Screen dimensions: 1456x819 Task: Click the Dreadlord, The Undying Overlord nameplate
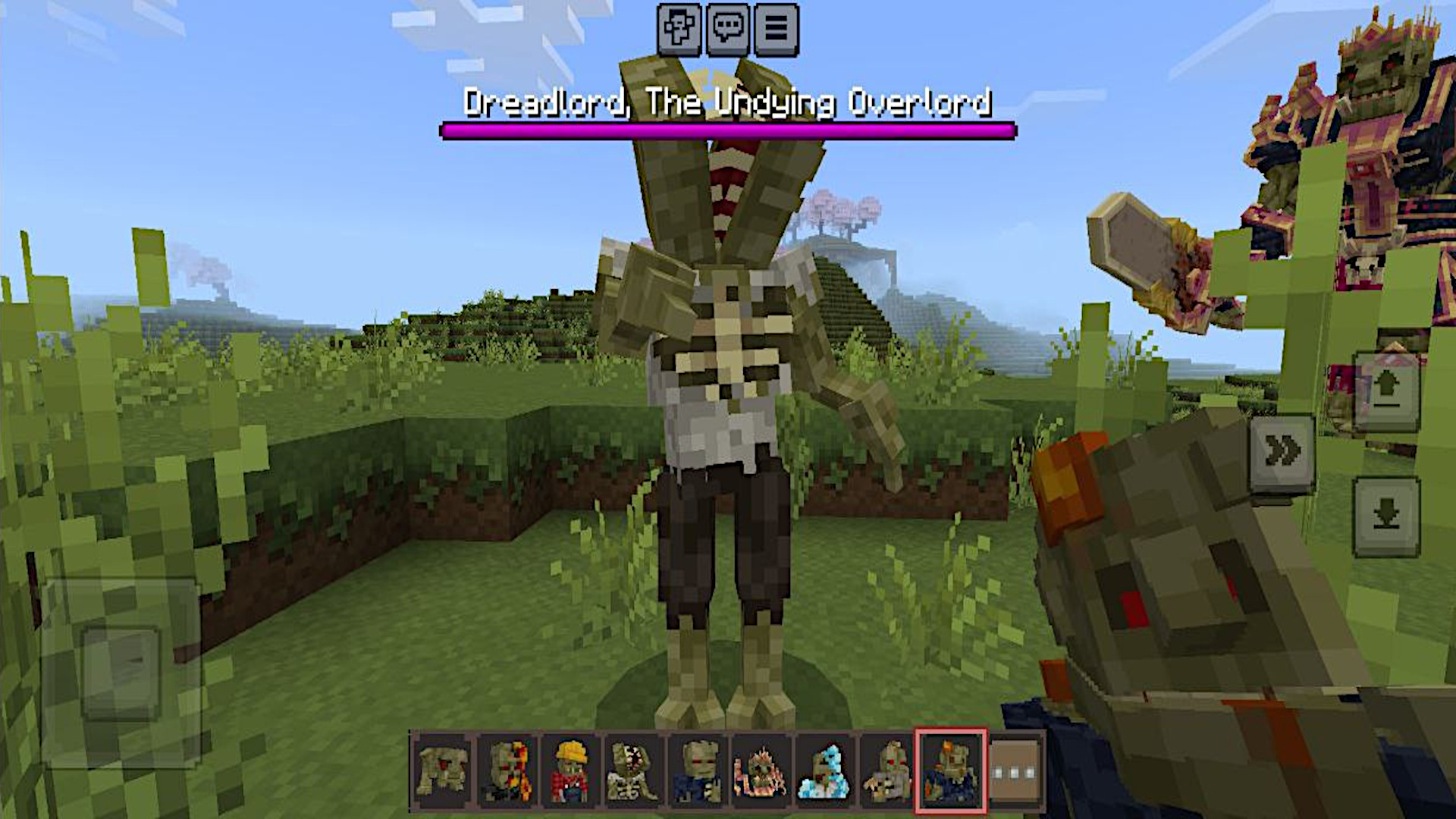728,105
